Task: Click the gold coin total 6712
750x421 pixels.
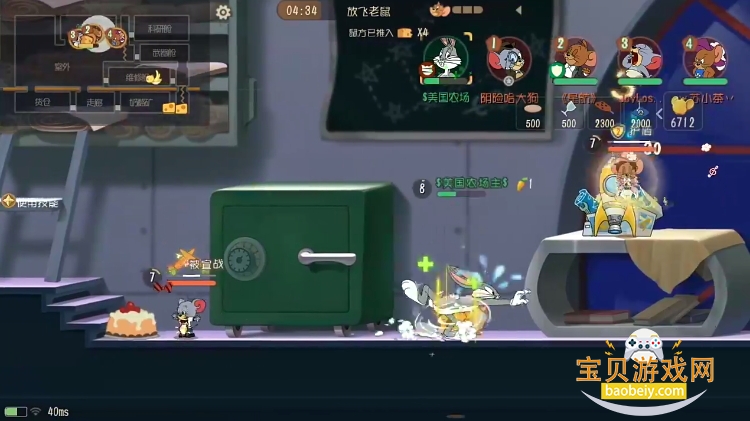Action: (682, 112)
